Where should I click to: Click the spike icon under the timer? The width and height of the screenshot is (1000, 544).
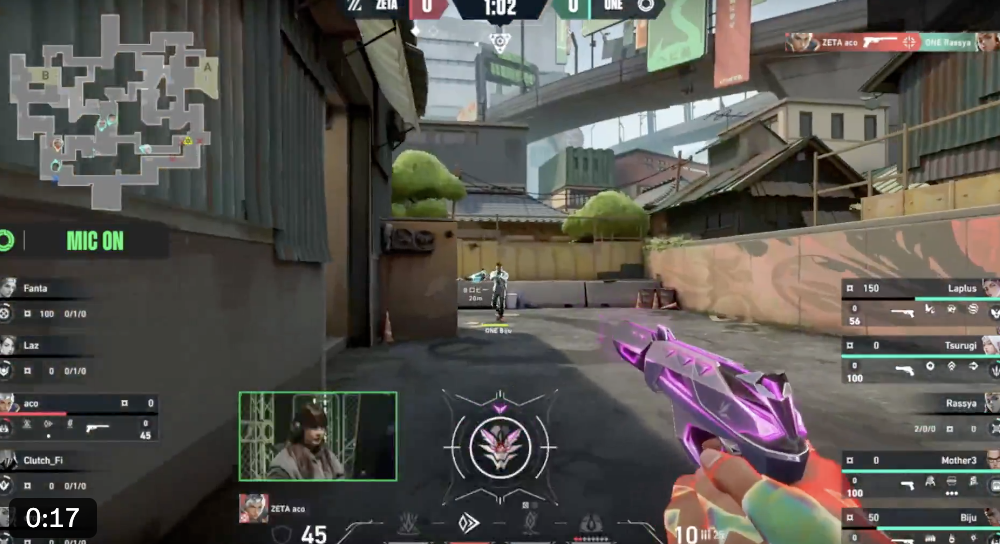click(499, 41)
